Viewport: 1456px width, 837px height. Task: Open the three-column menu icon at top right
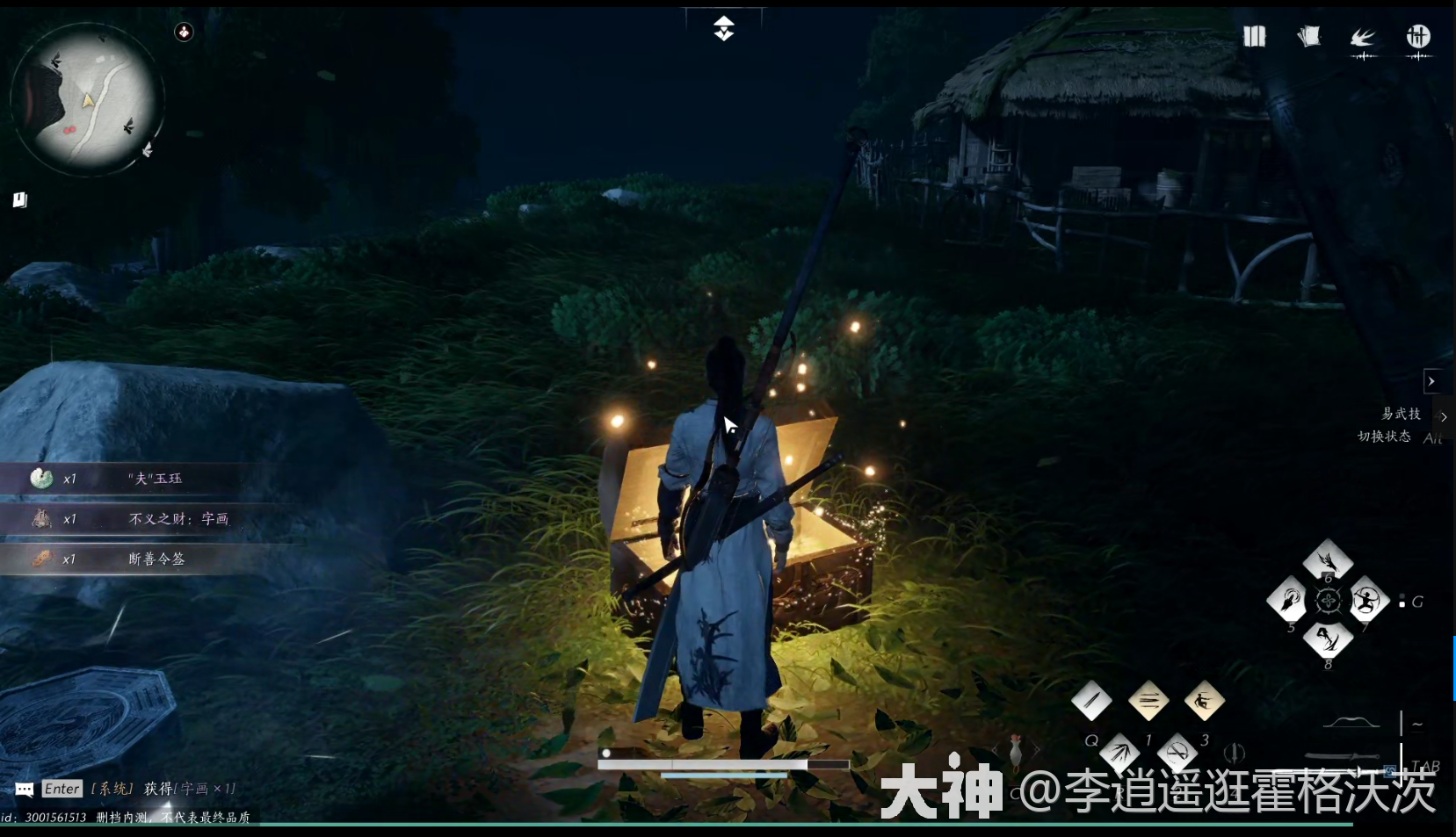point(1255,36)
